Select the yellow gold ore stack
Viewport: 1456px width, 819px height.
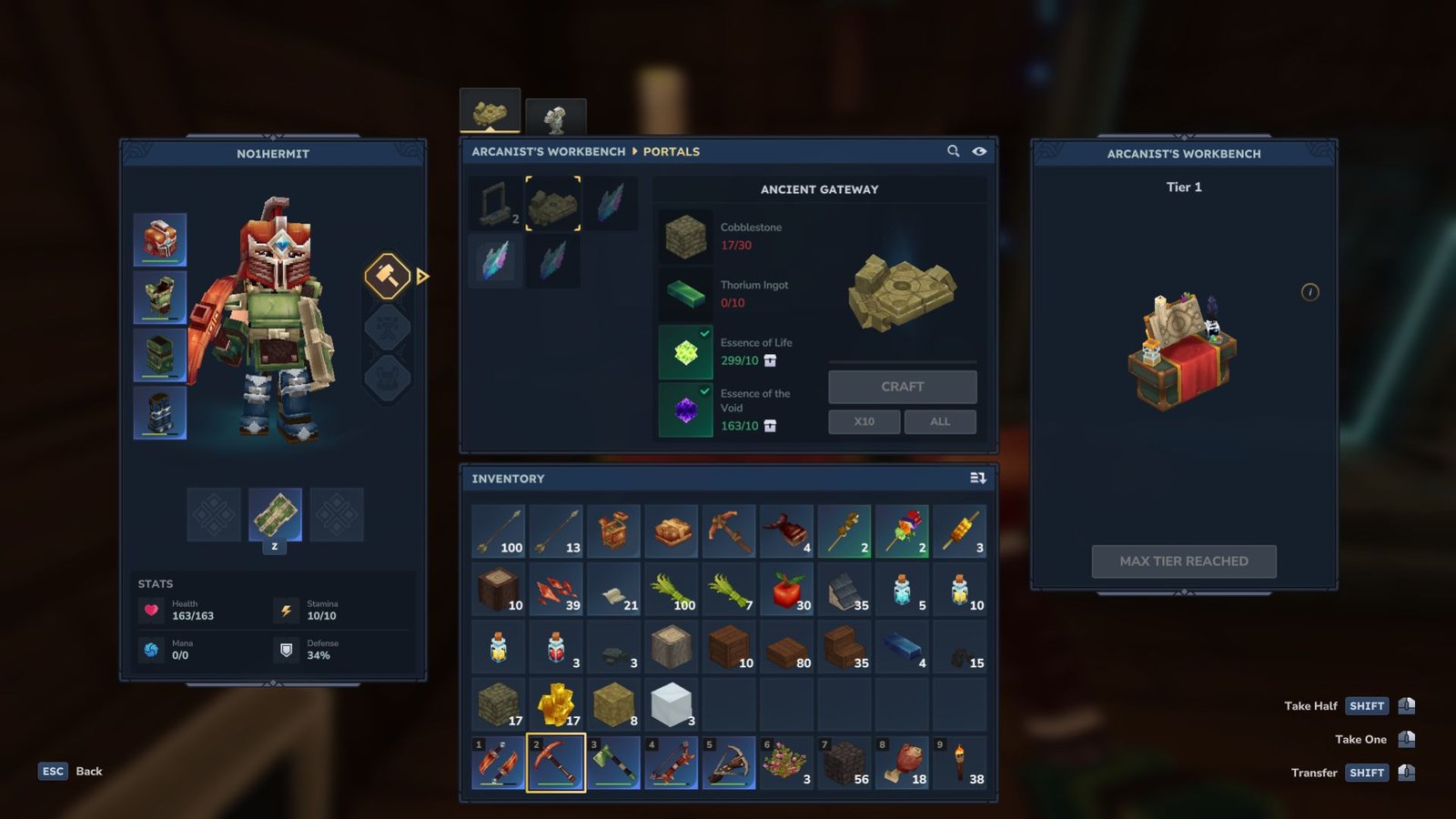pyautogui.click(x=556, y=704)
